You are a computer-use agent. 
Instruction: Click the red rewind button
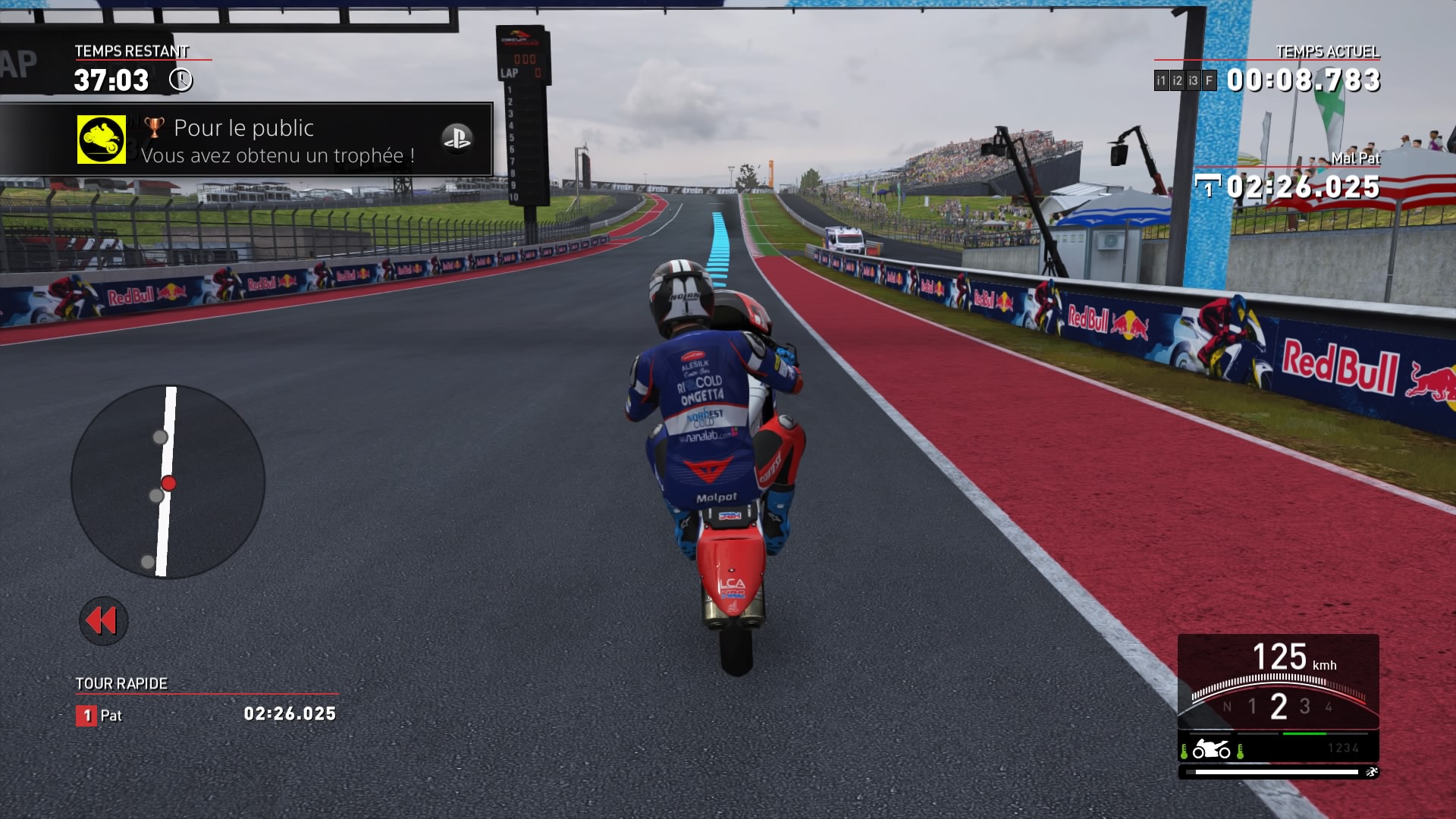pos(103,620)
